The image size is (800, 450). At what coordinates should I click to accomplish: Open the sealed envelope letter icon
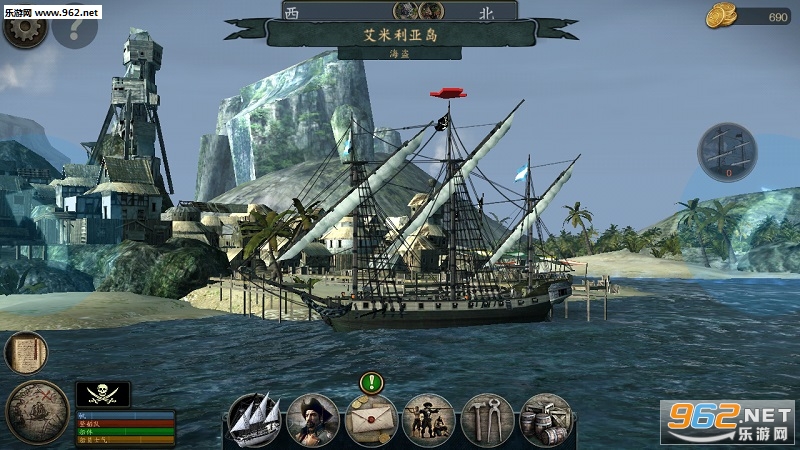pos(371,420)
